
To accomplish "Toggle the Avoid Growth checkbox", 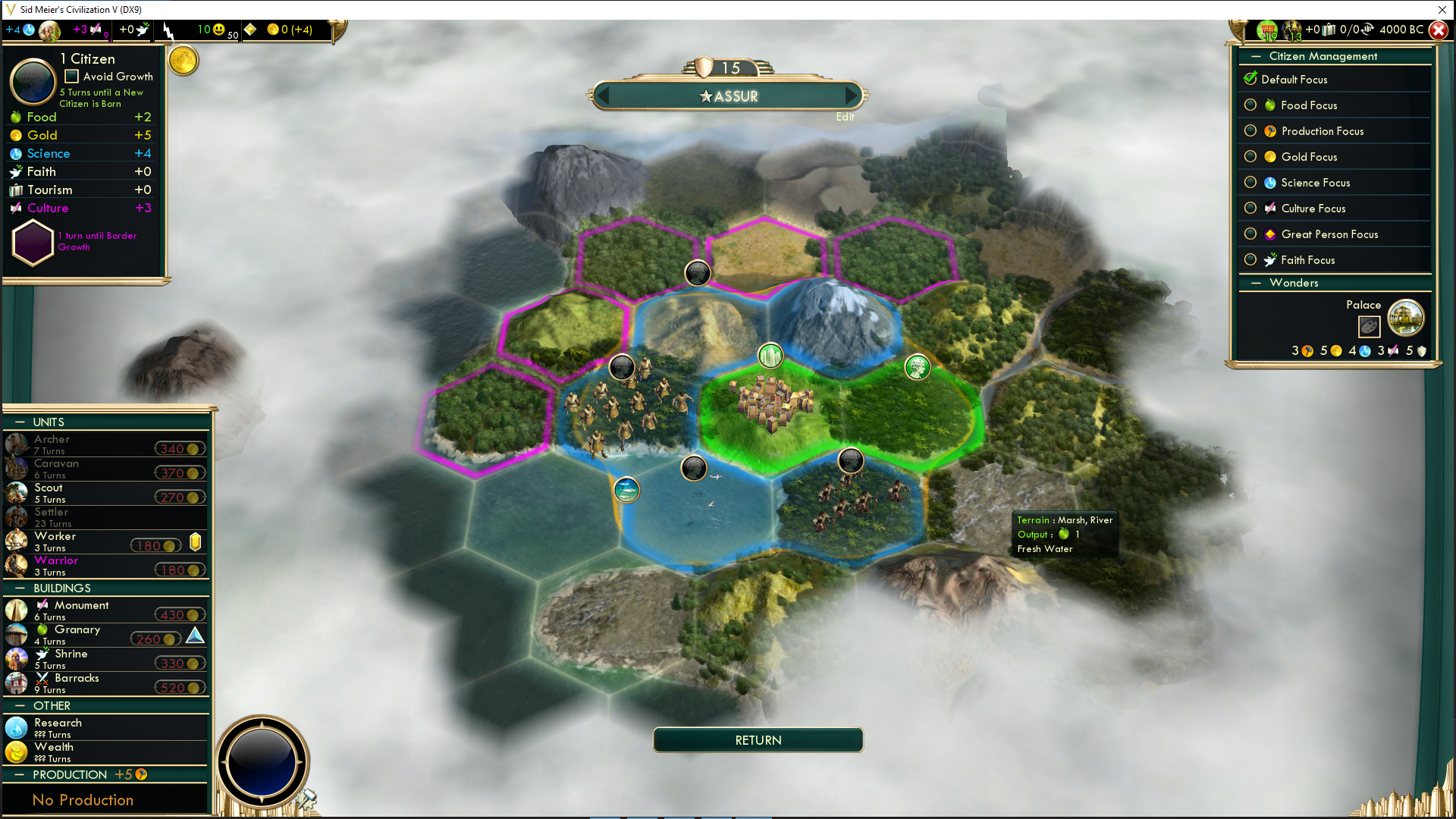I will 72,77.
